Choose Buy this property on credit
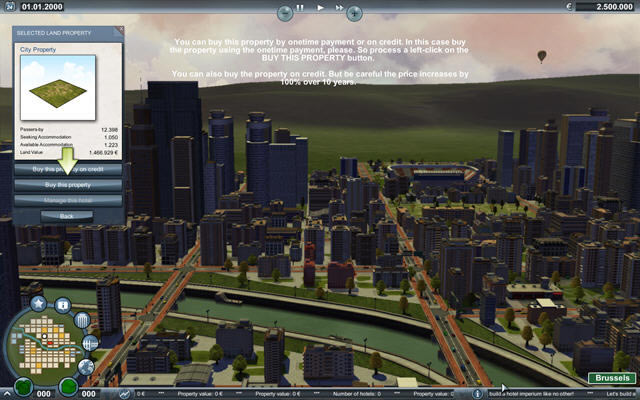This screenshot has width=640, height=400. point(67,169)
